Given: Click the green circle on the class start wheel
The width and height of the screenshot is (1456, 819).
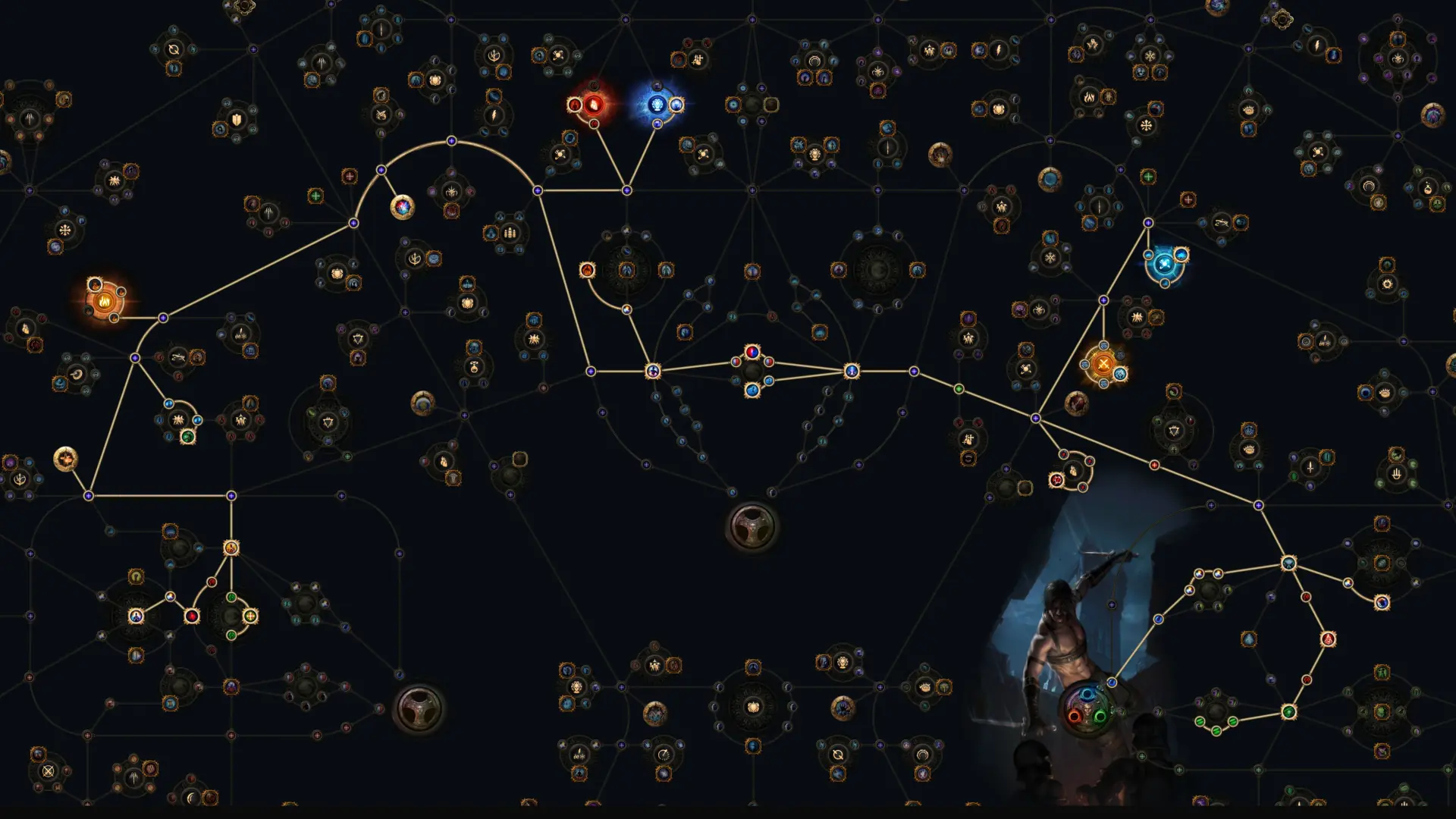Looking at the screenshot, I should click(1100, 717).
